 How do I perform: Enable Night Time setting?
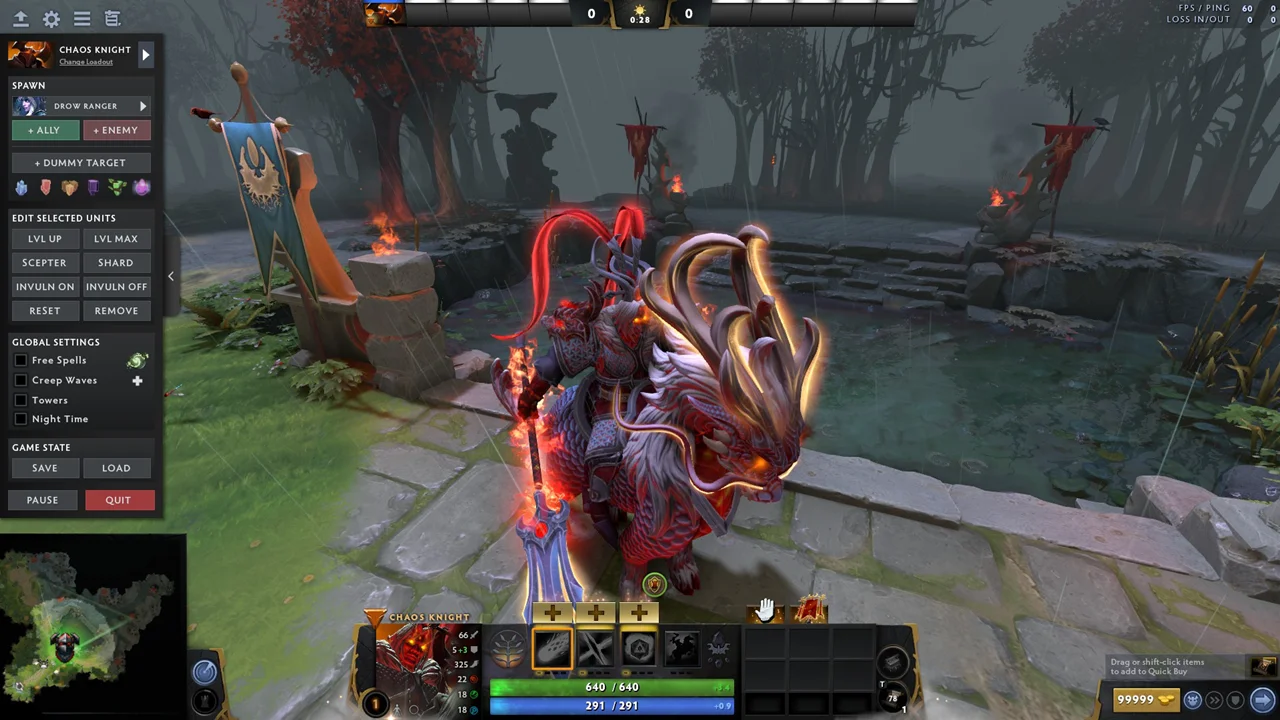[x=21, y=419]
